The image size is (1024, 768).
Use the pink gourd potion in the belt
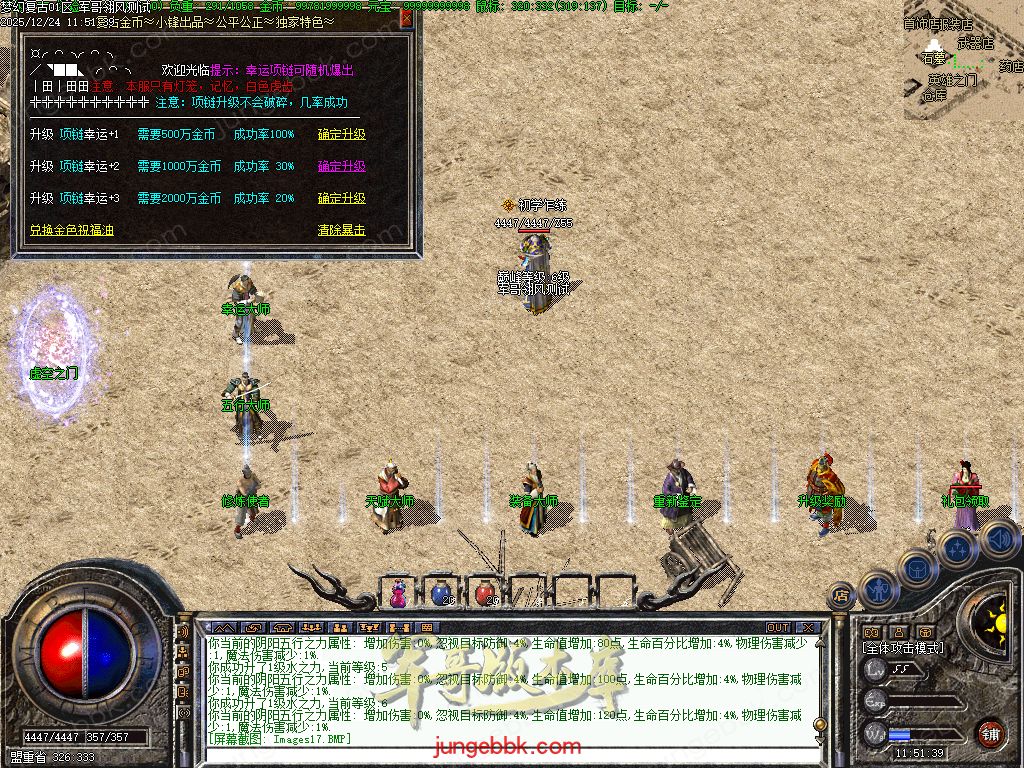tap(398, 593)
